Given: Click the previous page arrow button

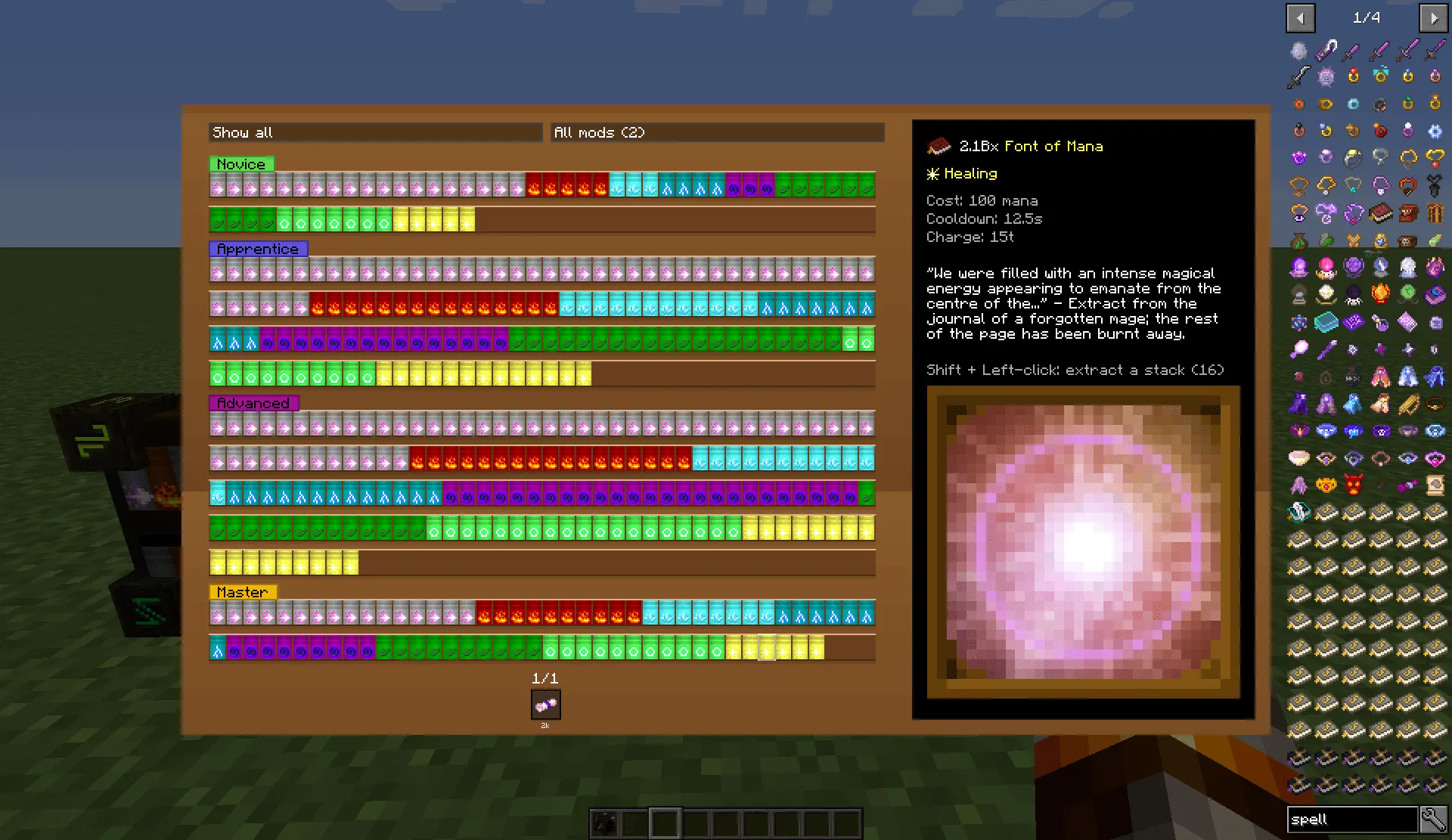Looking at the screenshot, I should coord(1300,17).
